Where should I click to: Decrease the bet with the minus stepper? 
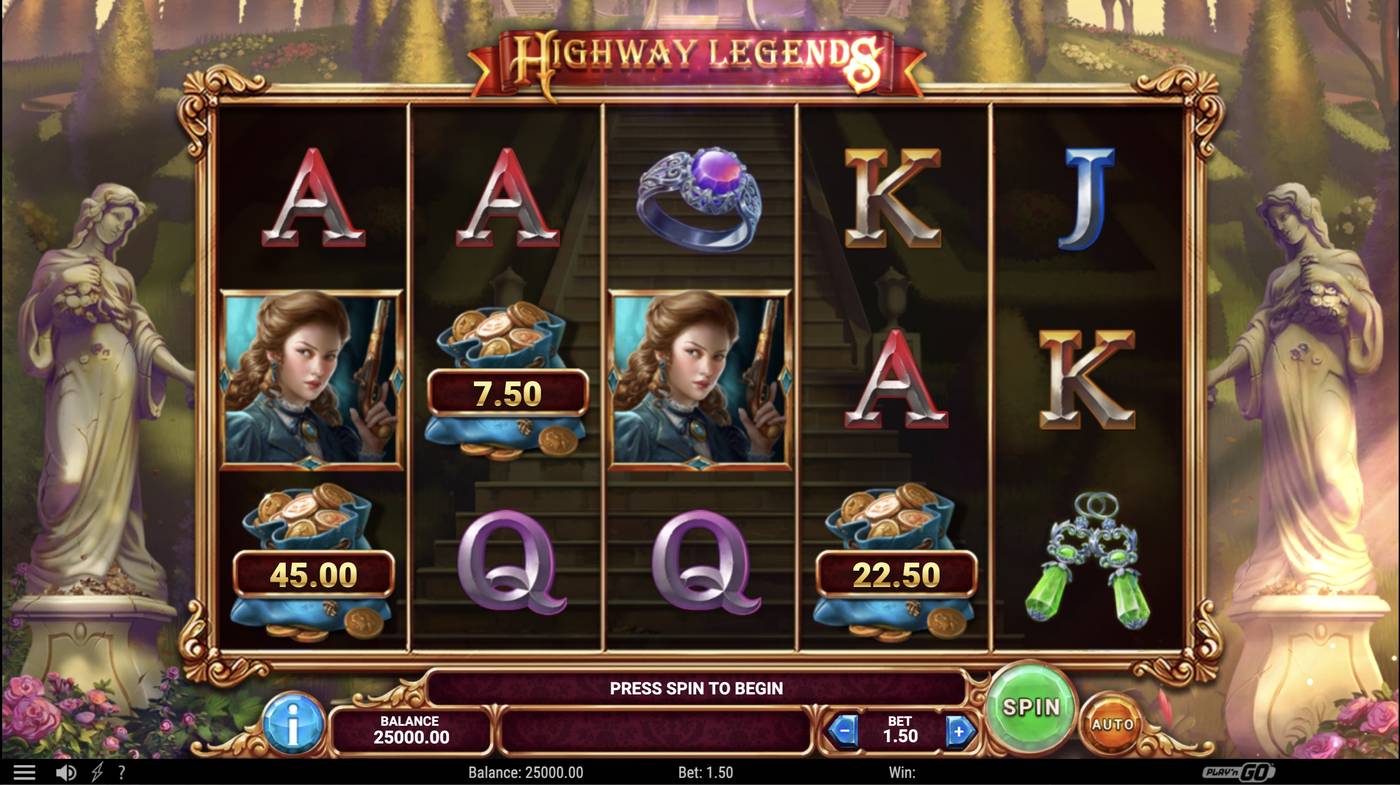coord(843,730)
